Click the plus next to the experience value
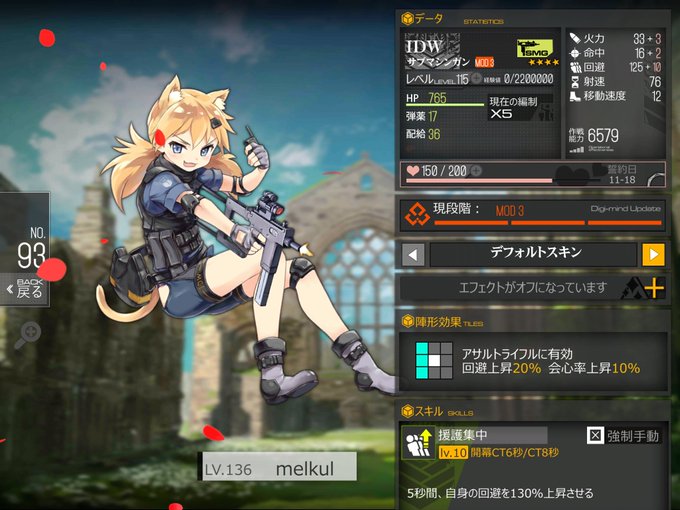Screen dimensions: 680x510 [477, 78]
